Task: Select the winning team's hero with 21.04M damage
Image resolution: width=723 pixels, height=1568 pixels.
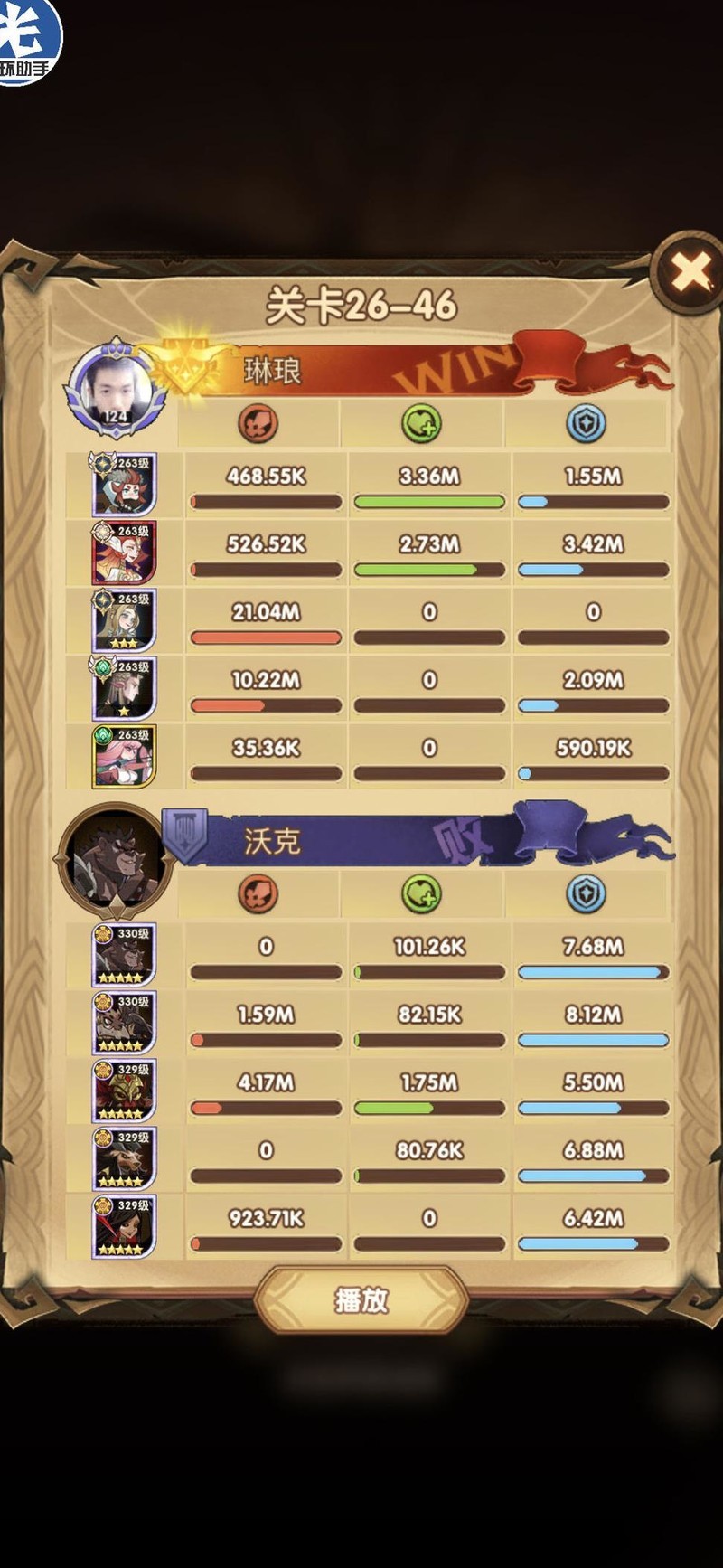Action: click(125, 620)
